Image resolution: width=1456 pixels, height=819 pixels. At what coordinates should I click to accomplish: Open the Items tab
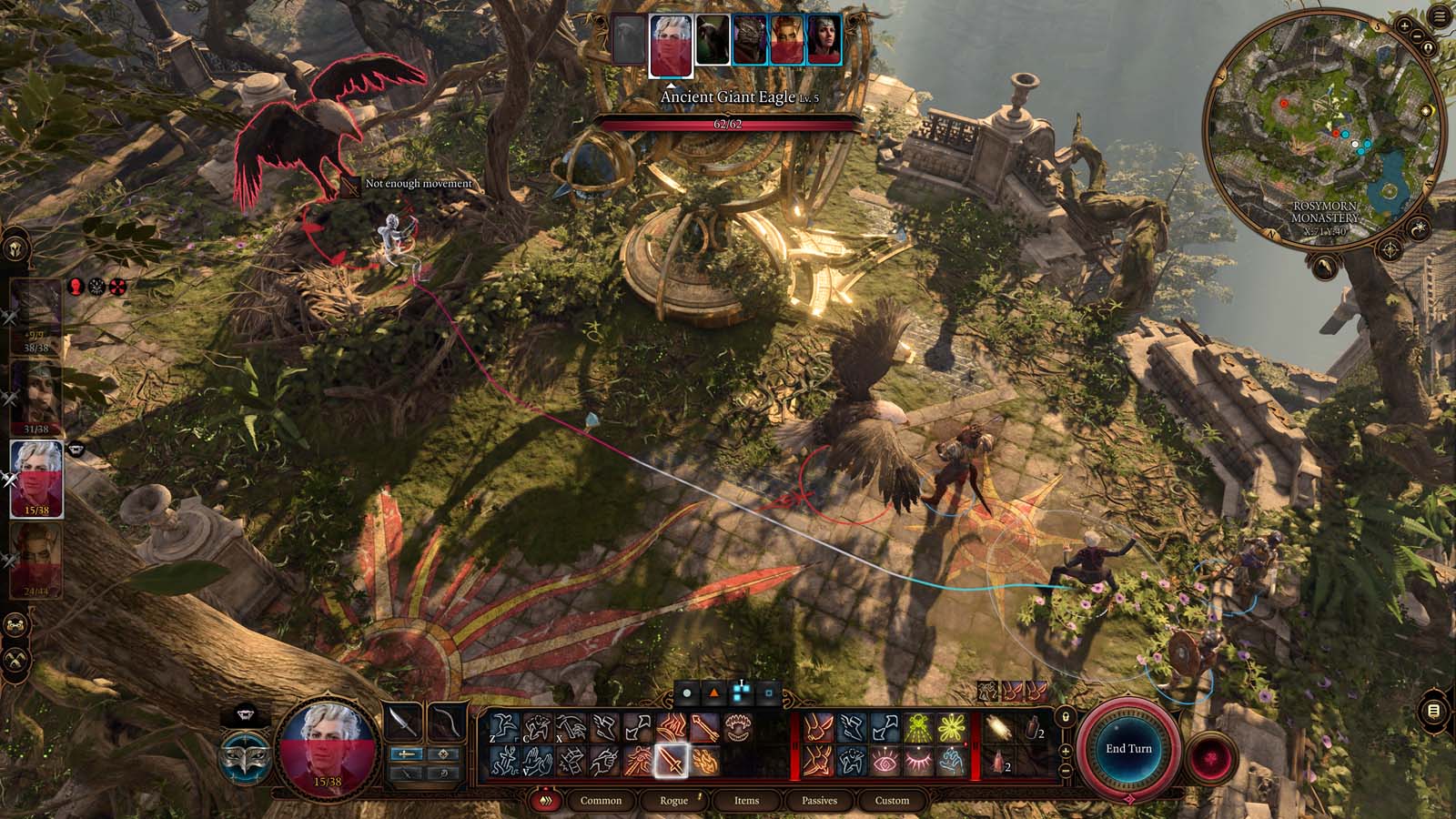[x=746, y=801]
